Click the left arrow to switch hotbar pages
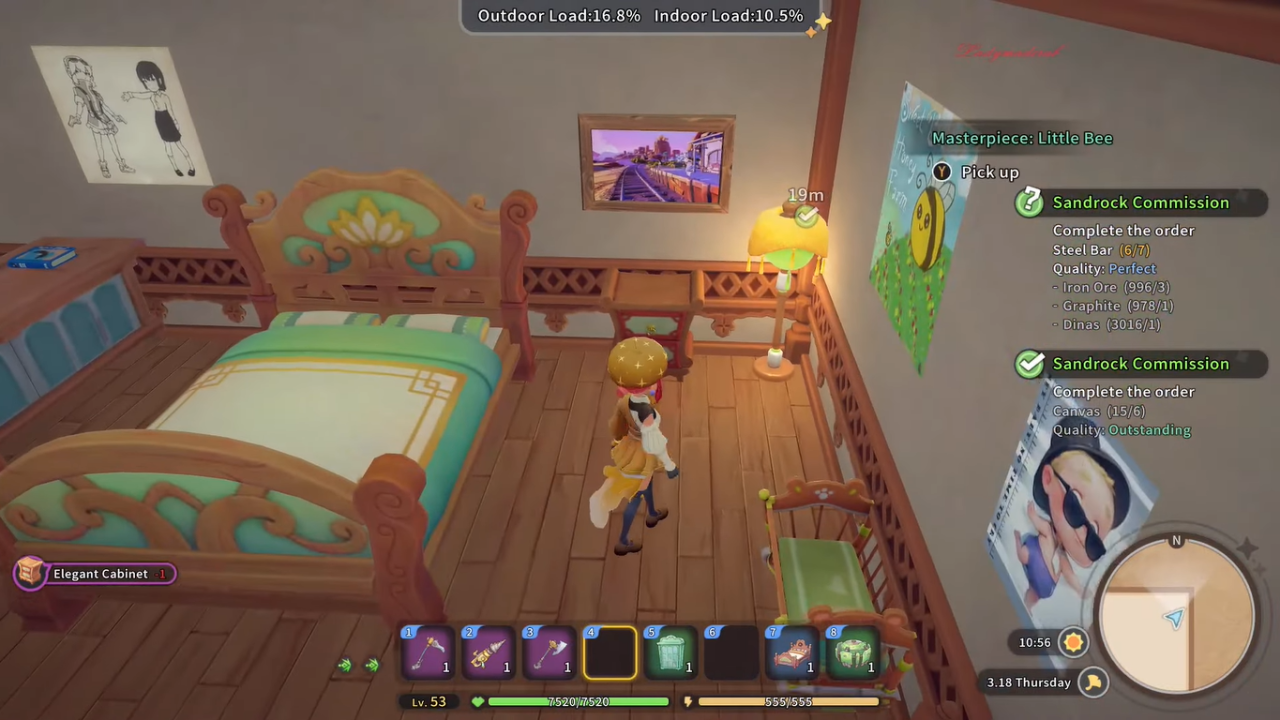 point(344,664)
